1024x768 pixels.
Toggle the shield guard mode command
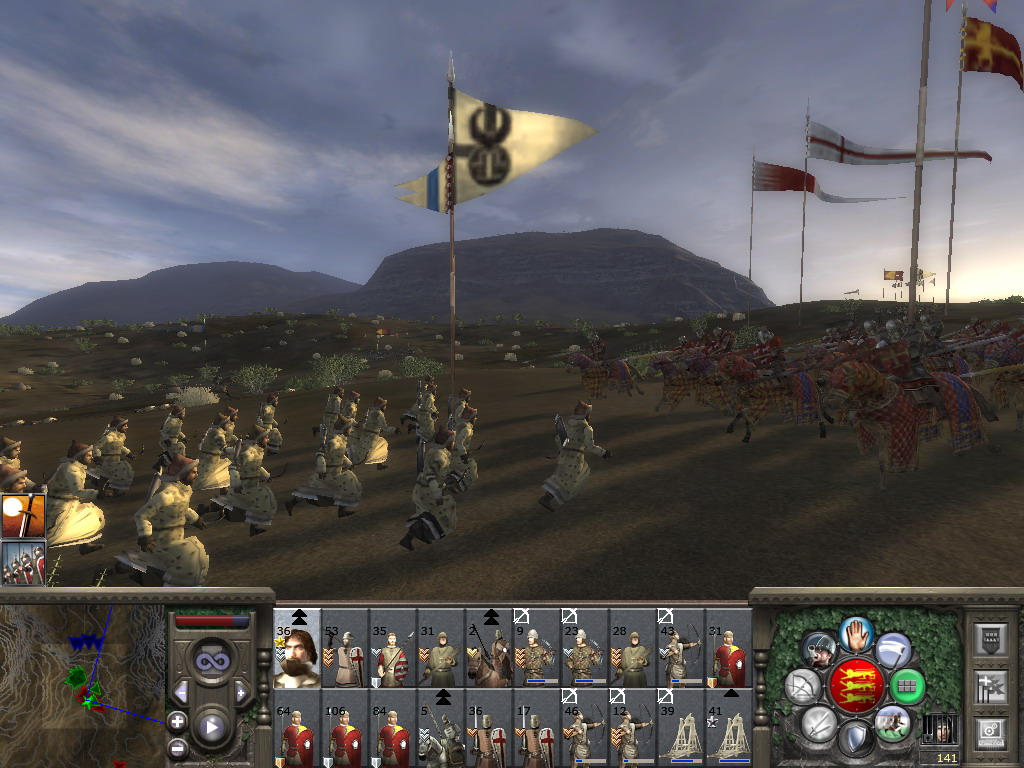click(x=856, y=738)
